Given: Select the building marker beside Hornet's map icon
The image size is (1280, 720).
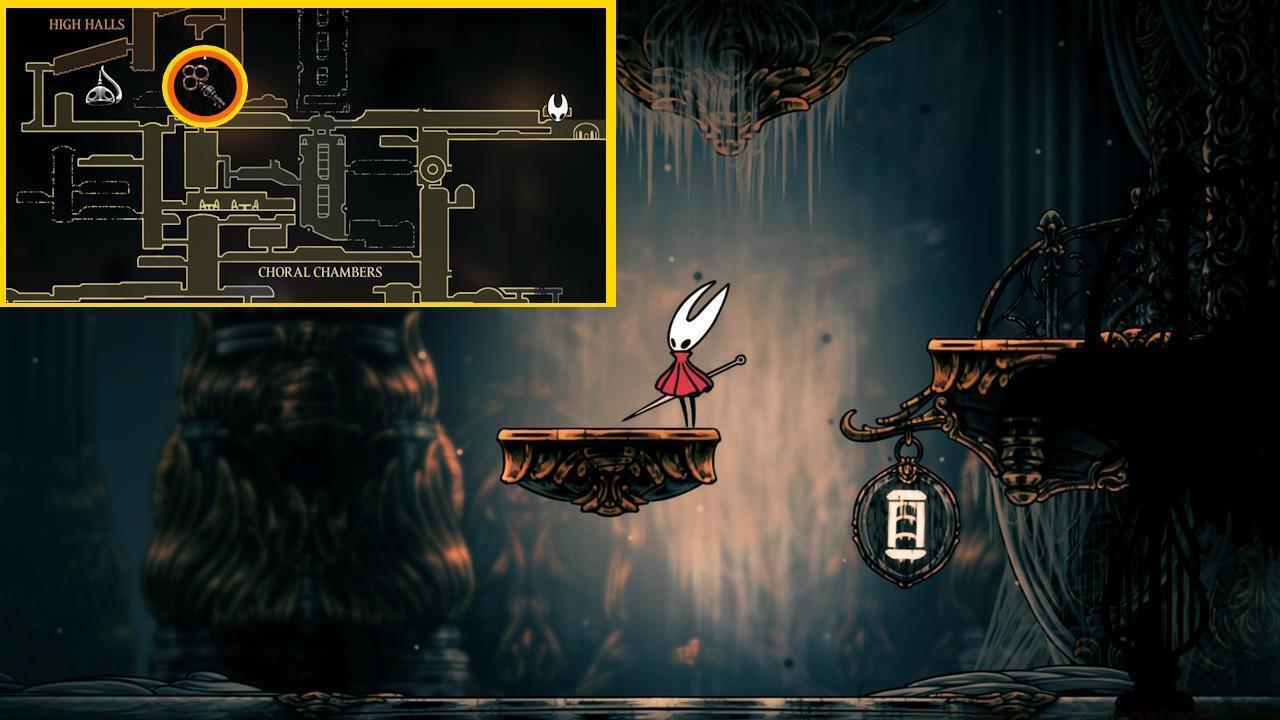Looking at the screenshot, I should coord(585,131).
